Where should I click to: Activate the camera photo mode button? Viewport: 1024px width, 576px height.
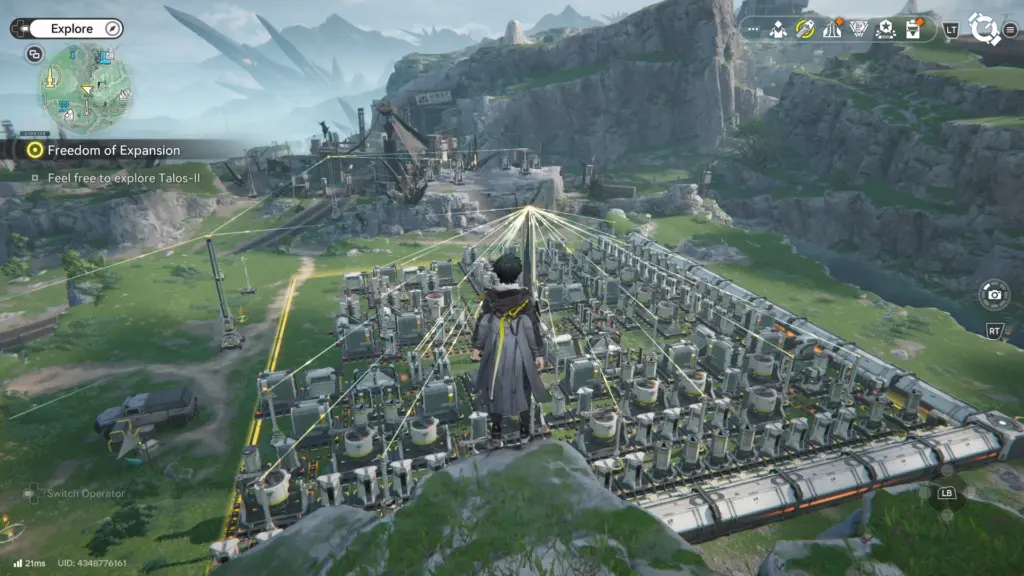pyautogui.click(x=994, y=294)
